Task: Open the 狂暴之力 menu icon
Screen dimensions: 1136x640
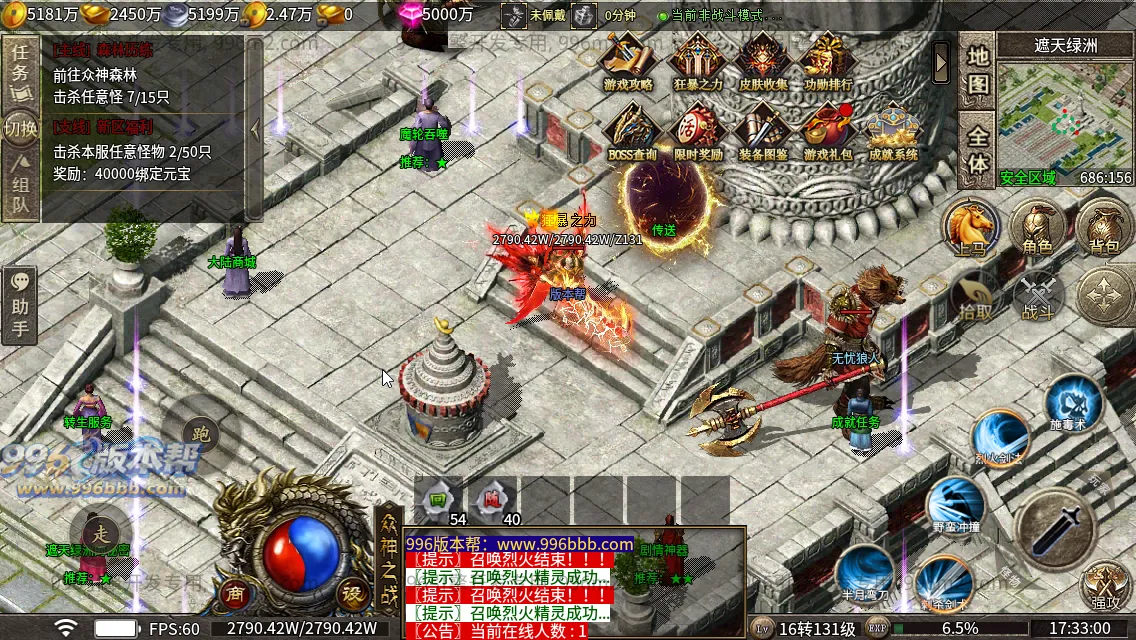Action: click(x=697, y=61)
